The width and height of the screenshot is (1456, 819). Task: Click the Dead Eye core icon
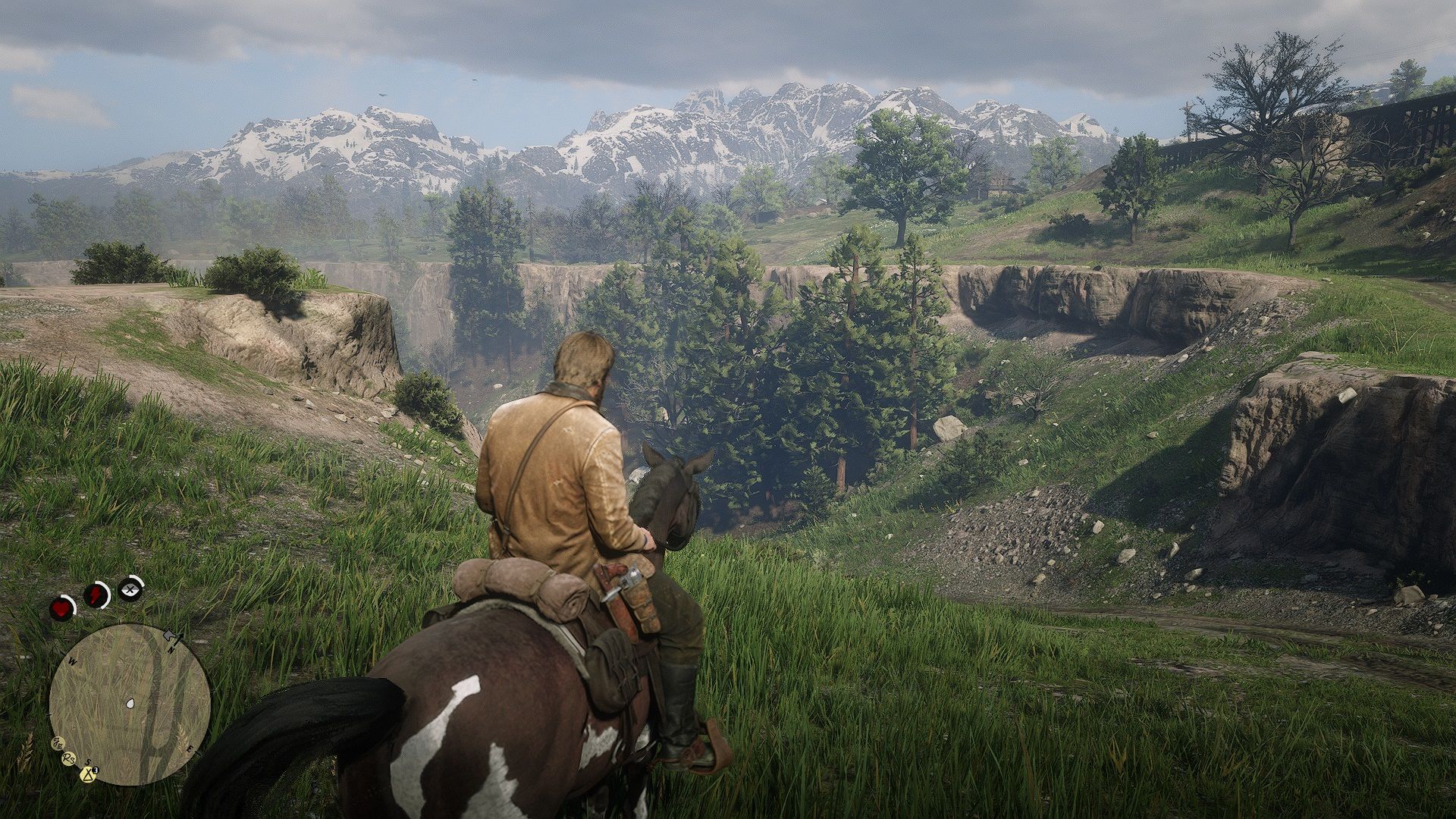pyautogui.click(x=128, y=589)
